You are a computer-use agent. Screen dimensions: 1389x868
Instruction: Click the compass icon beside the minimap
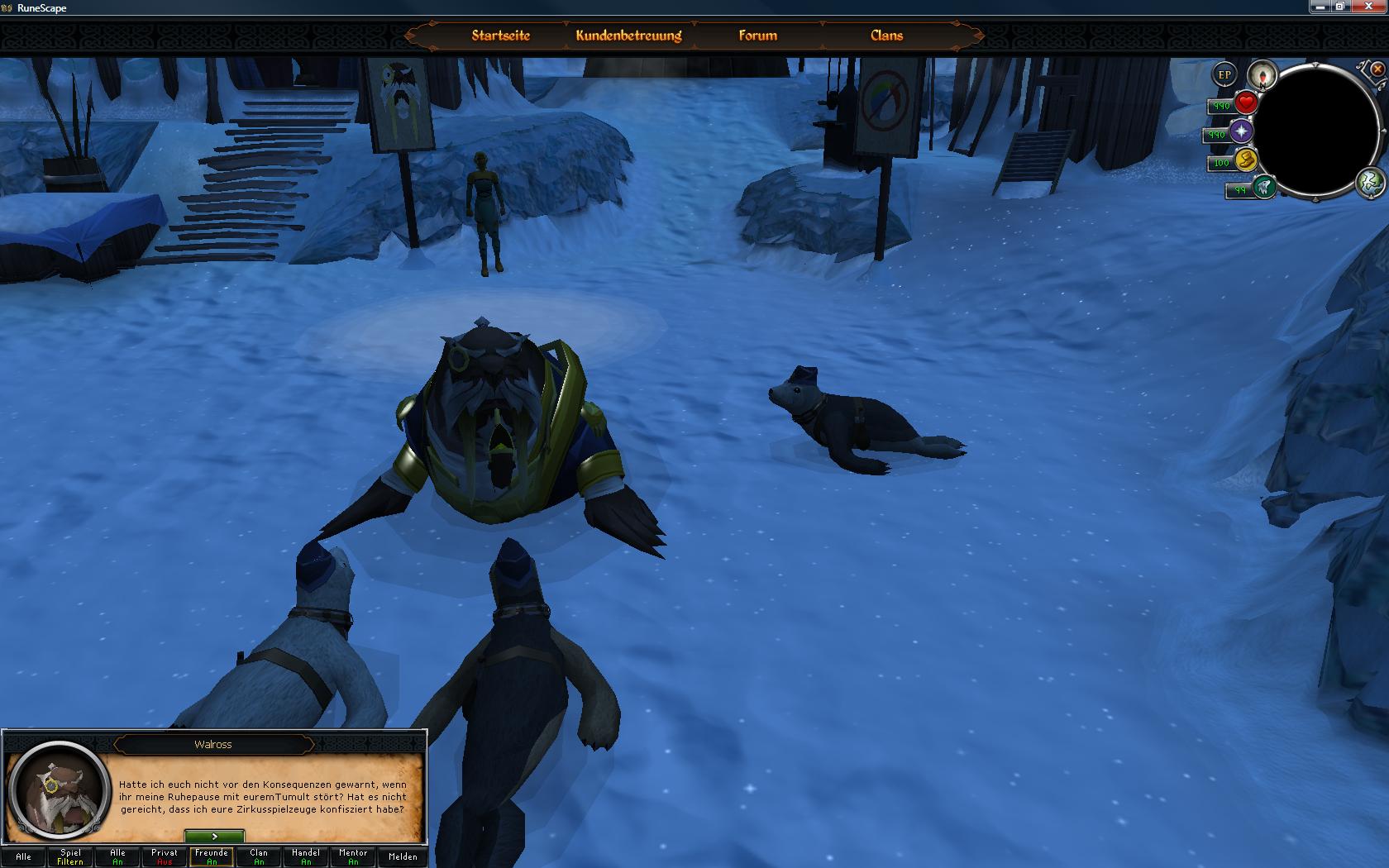[x=1262, y=76]
